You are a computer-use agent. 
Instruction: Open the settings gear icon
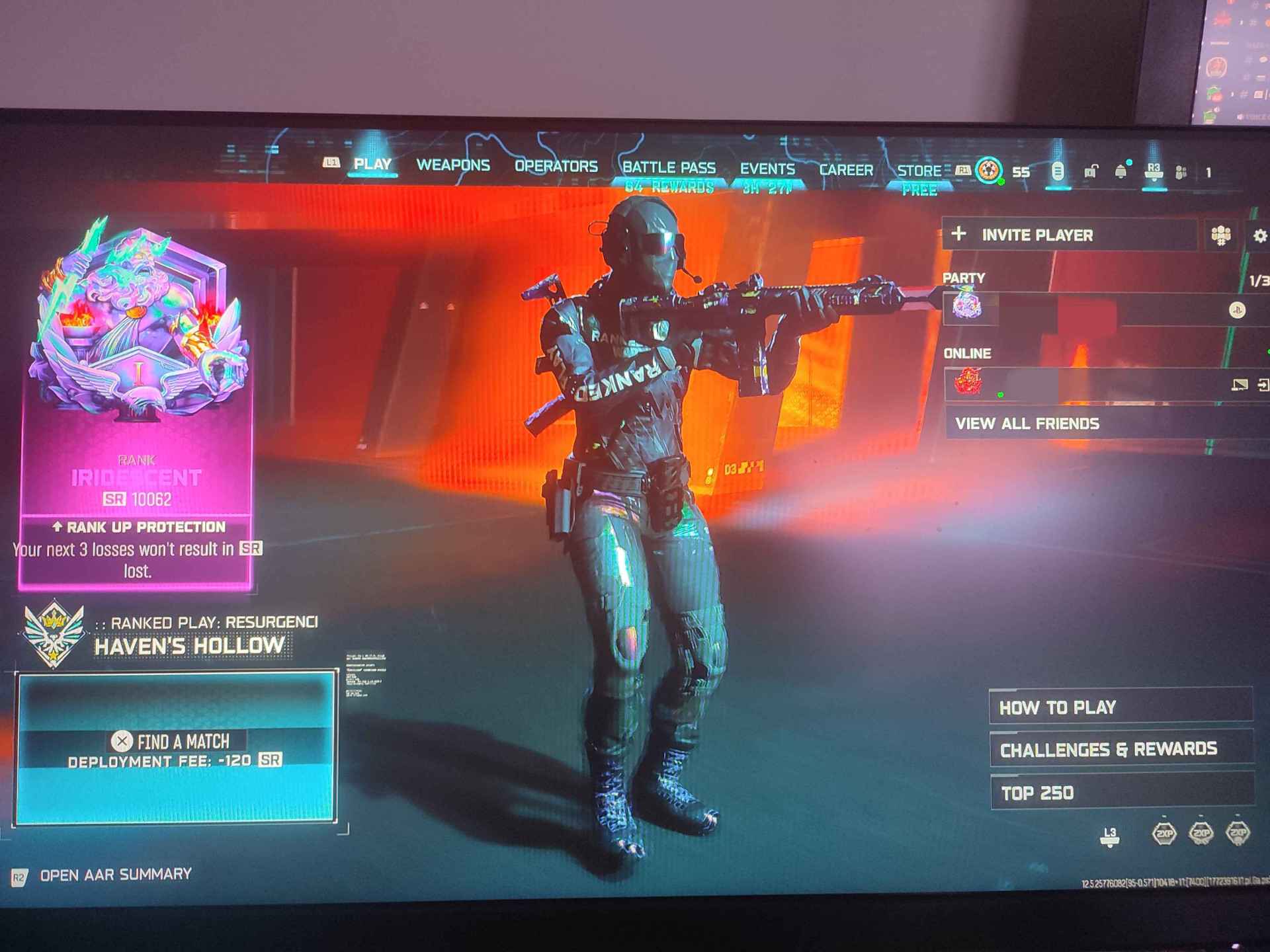click(x=1260, y=235)
